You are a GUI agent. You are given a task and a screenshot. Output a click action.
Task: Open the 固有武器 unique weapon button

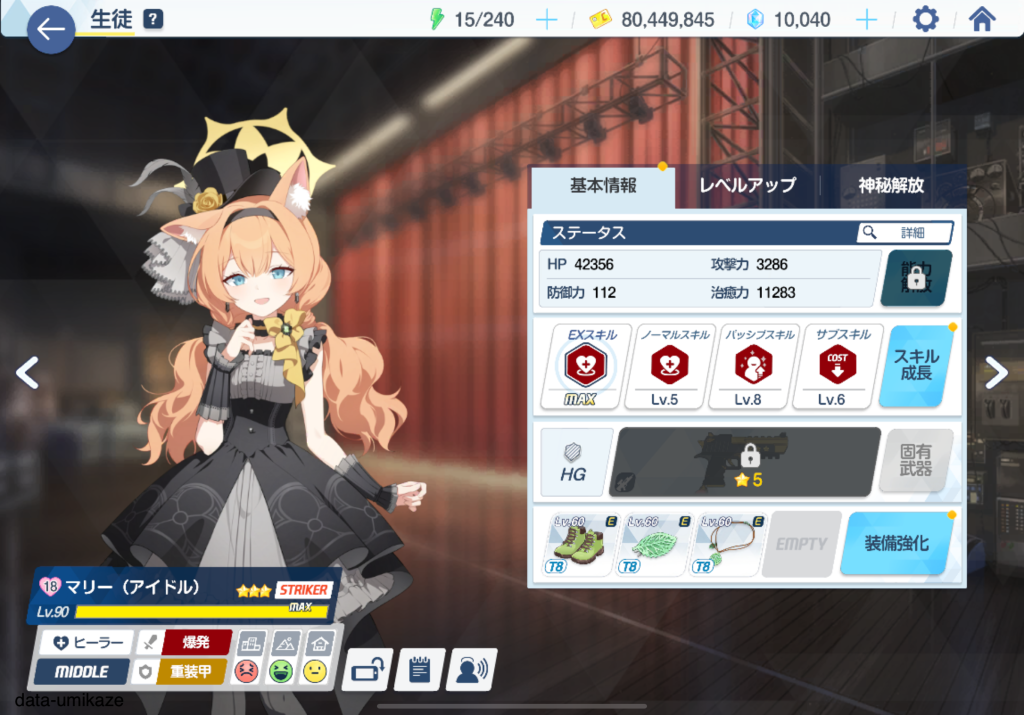coord(915,461)
